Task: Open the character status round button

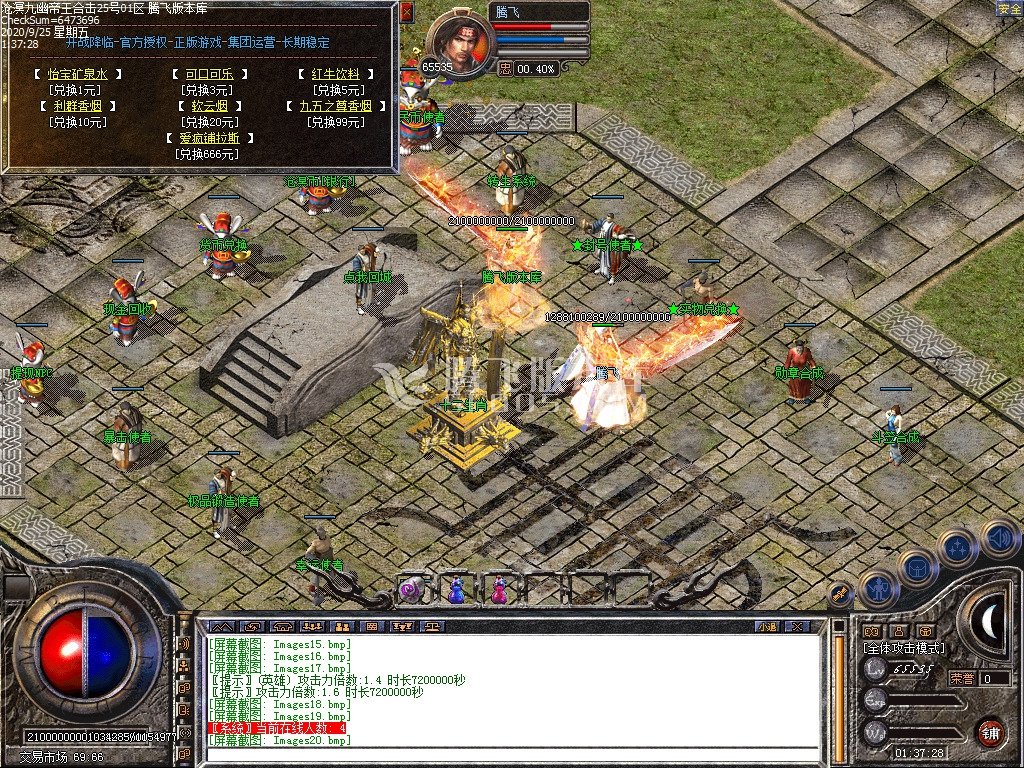Action: pyautogui.click(x=879, y=589)
